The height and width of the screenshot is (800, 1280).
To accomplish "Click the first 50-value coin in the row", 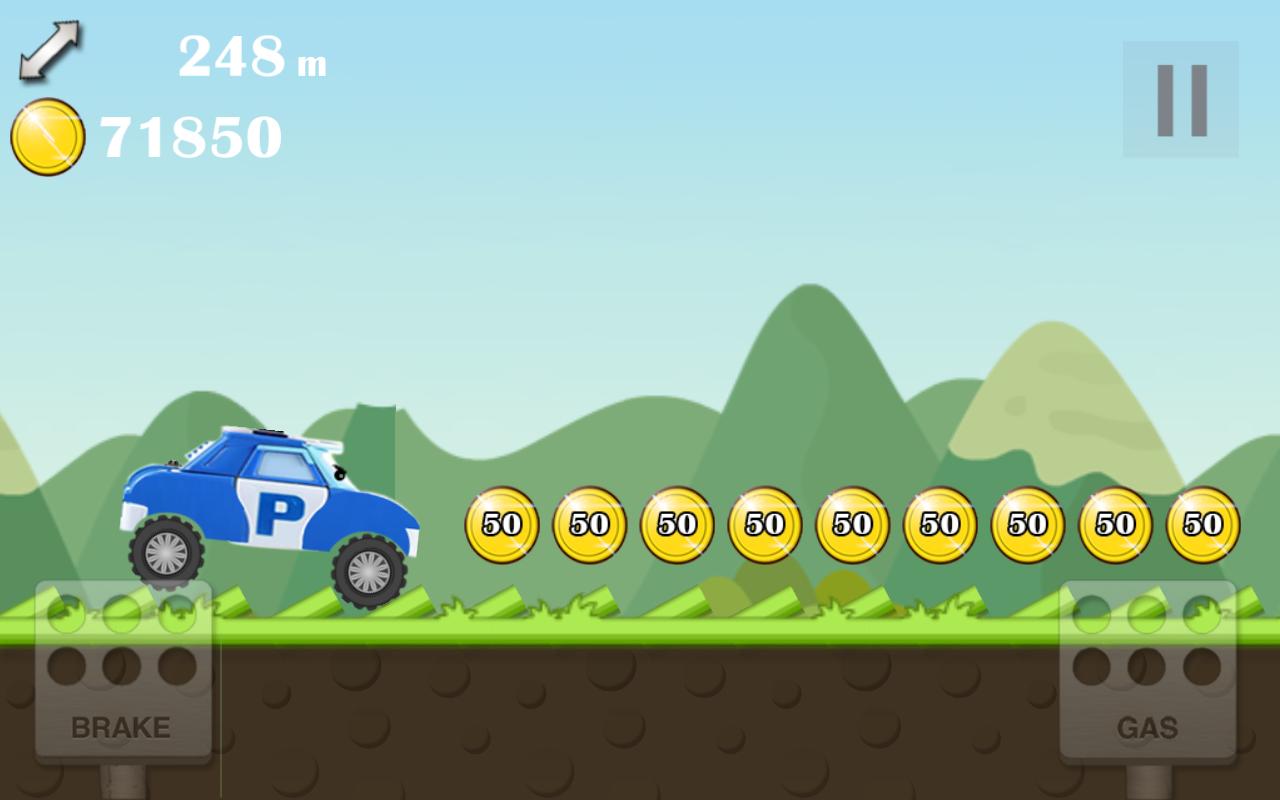I will (x=500, y=522).
